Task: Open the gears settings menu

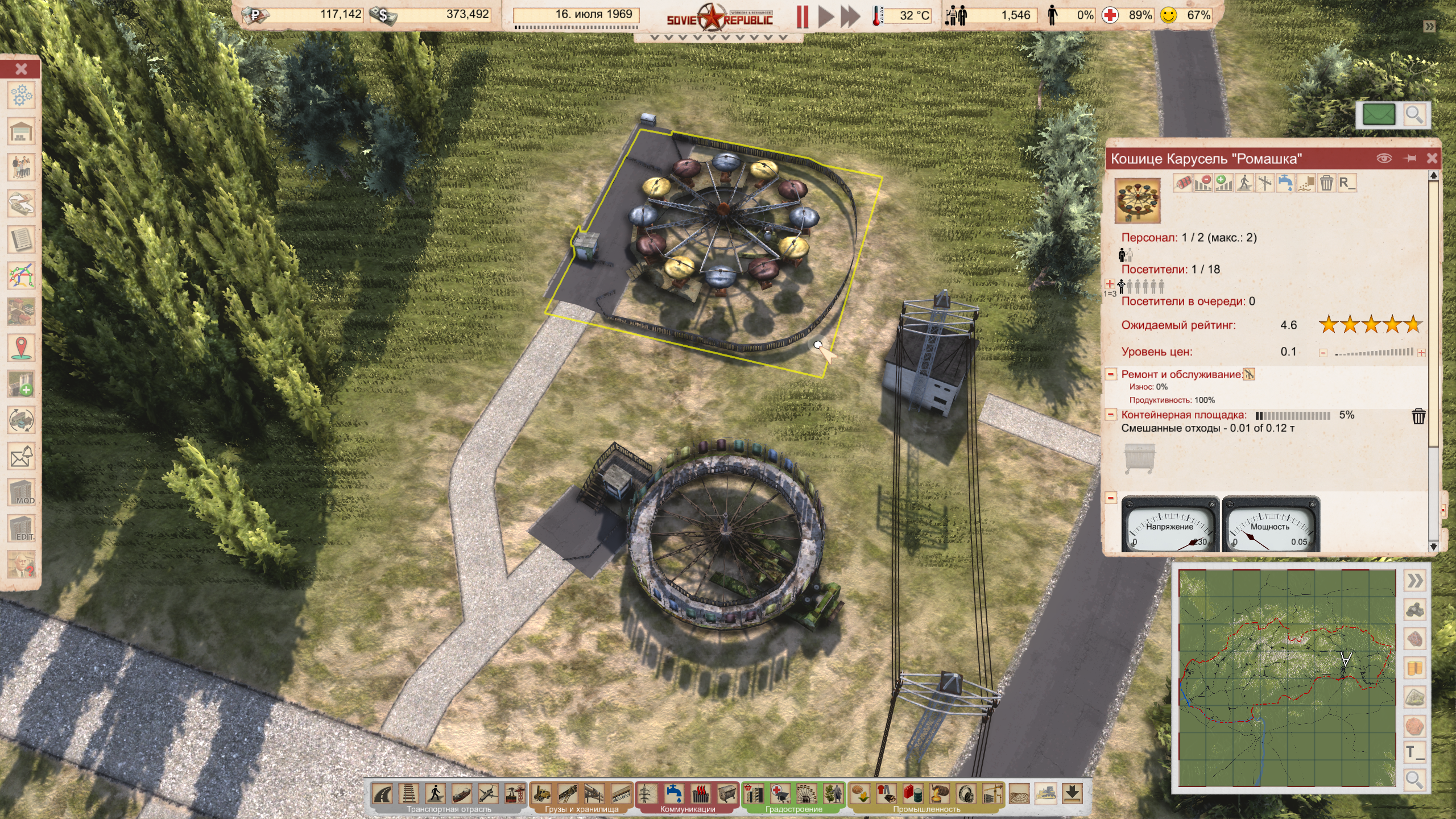Action: [x=22, y=96]
